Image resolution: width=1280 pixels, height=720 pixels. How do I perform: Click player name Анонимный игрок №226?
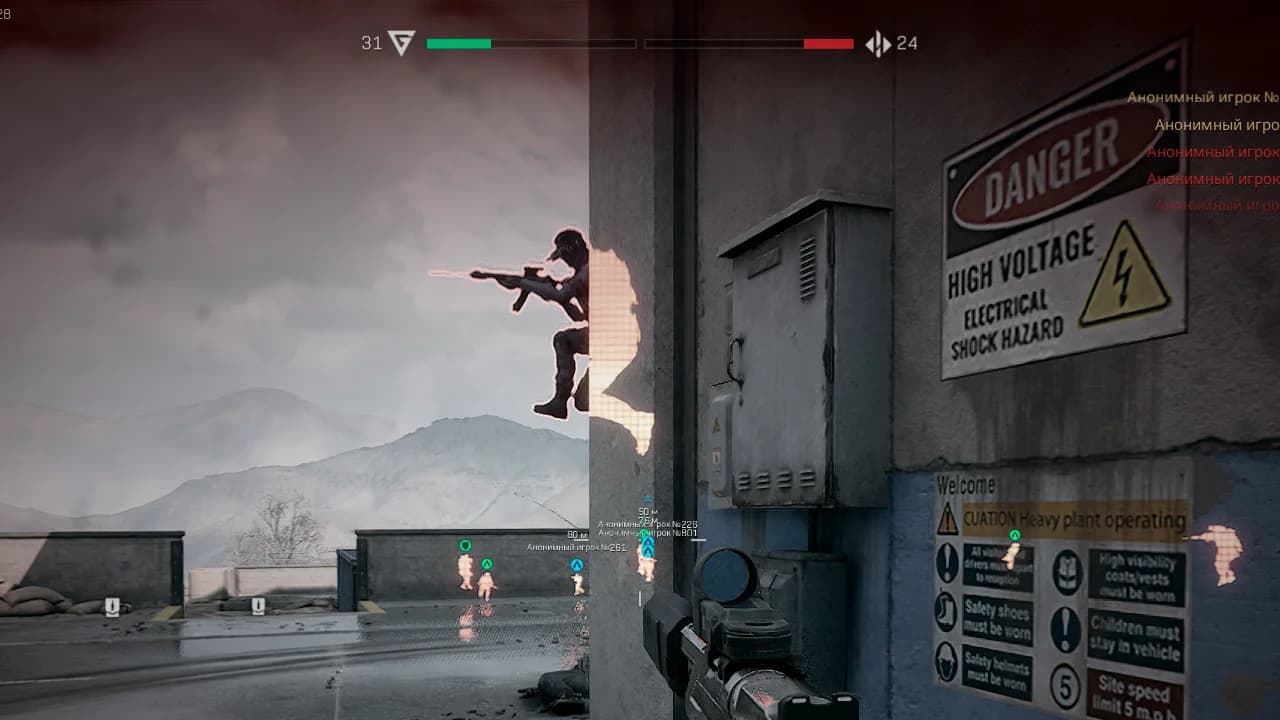(648, 524)
